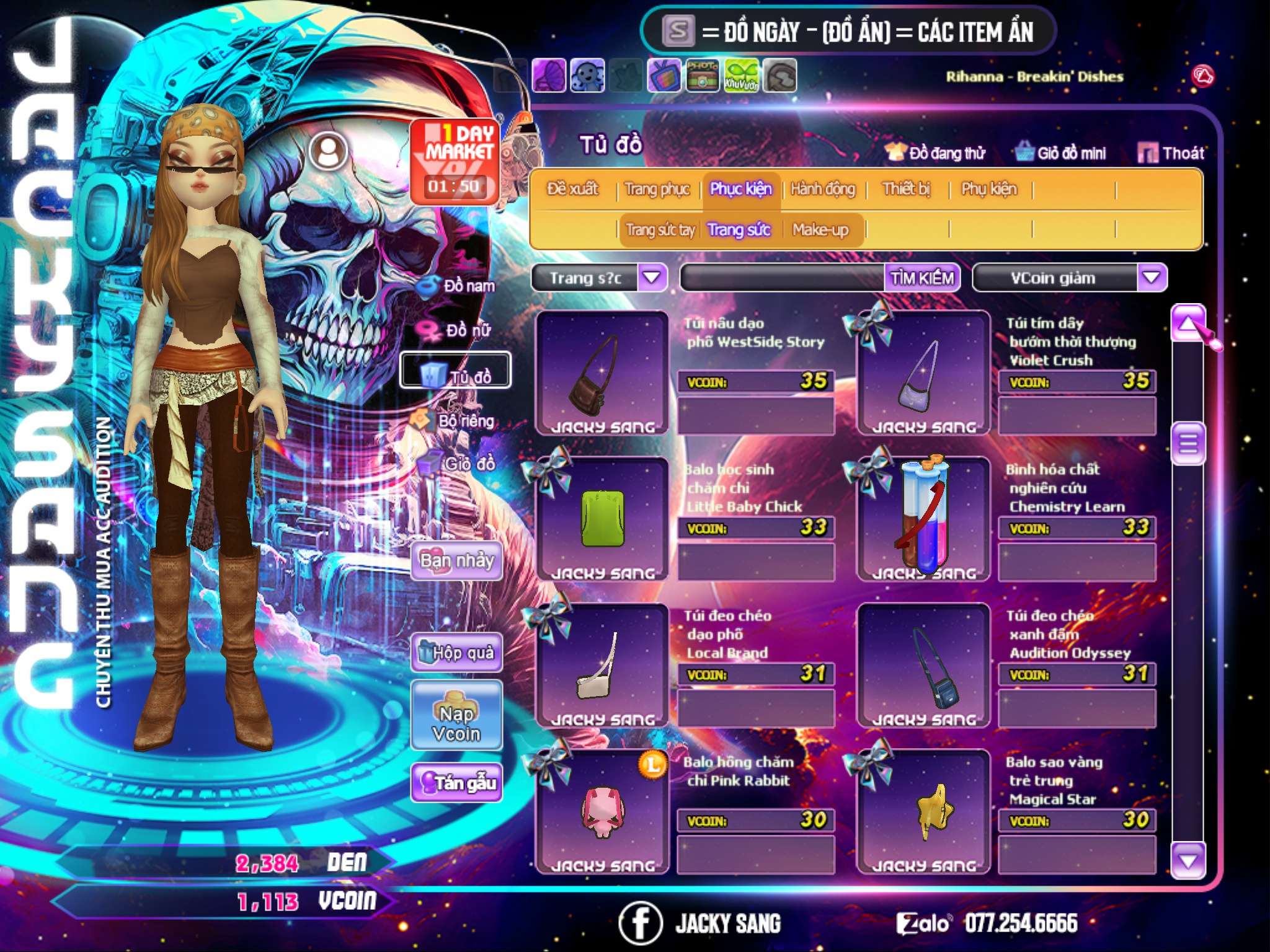
Task: Select the brown WestSide Story bag item
Action: [x=601, y=373]
